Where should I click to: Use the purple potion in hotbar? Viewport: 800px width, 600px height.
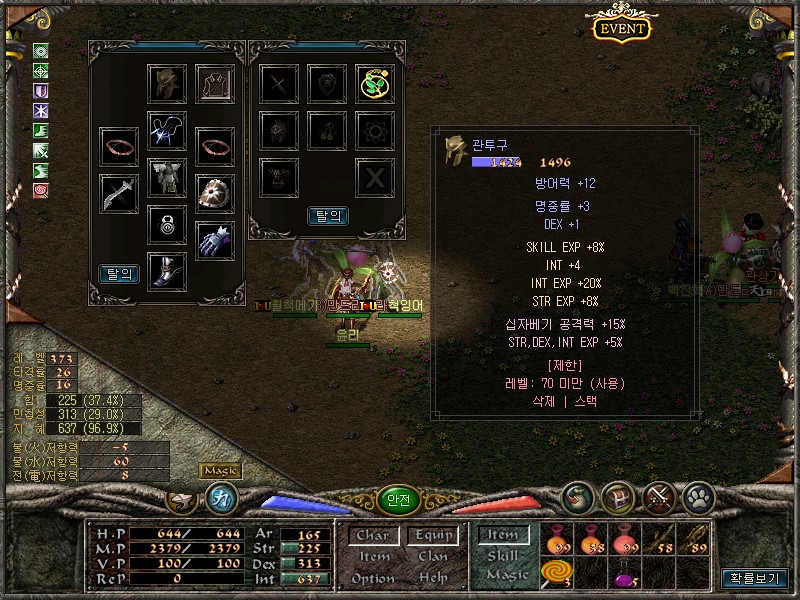click(x=623, y=575)
